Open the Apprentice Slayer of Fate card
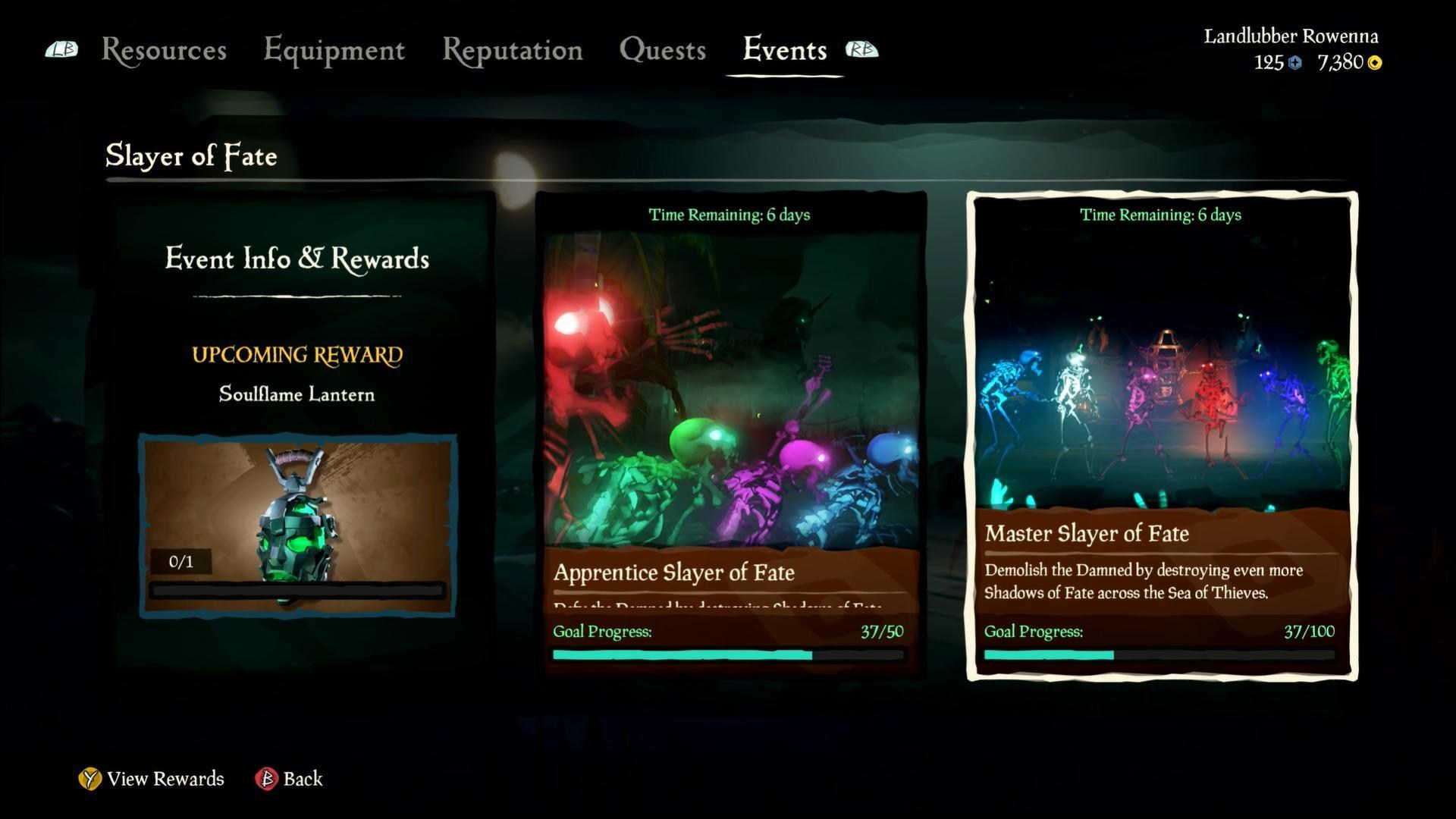1456x819 pixels. click(x=730, y=434)
